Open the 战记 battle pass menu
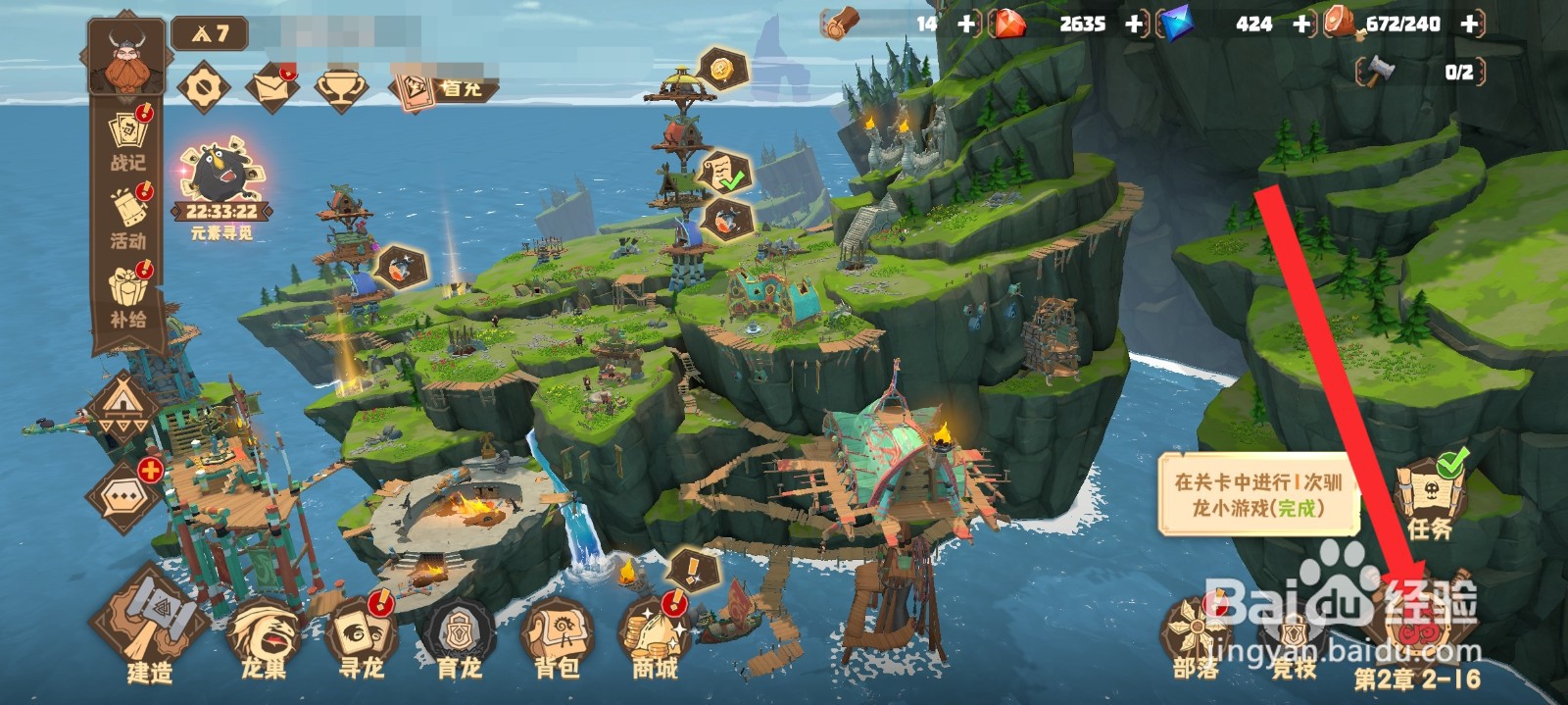Image resolution: width=1568 pixels, height=705 pixels. tap(127, 138)
